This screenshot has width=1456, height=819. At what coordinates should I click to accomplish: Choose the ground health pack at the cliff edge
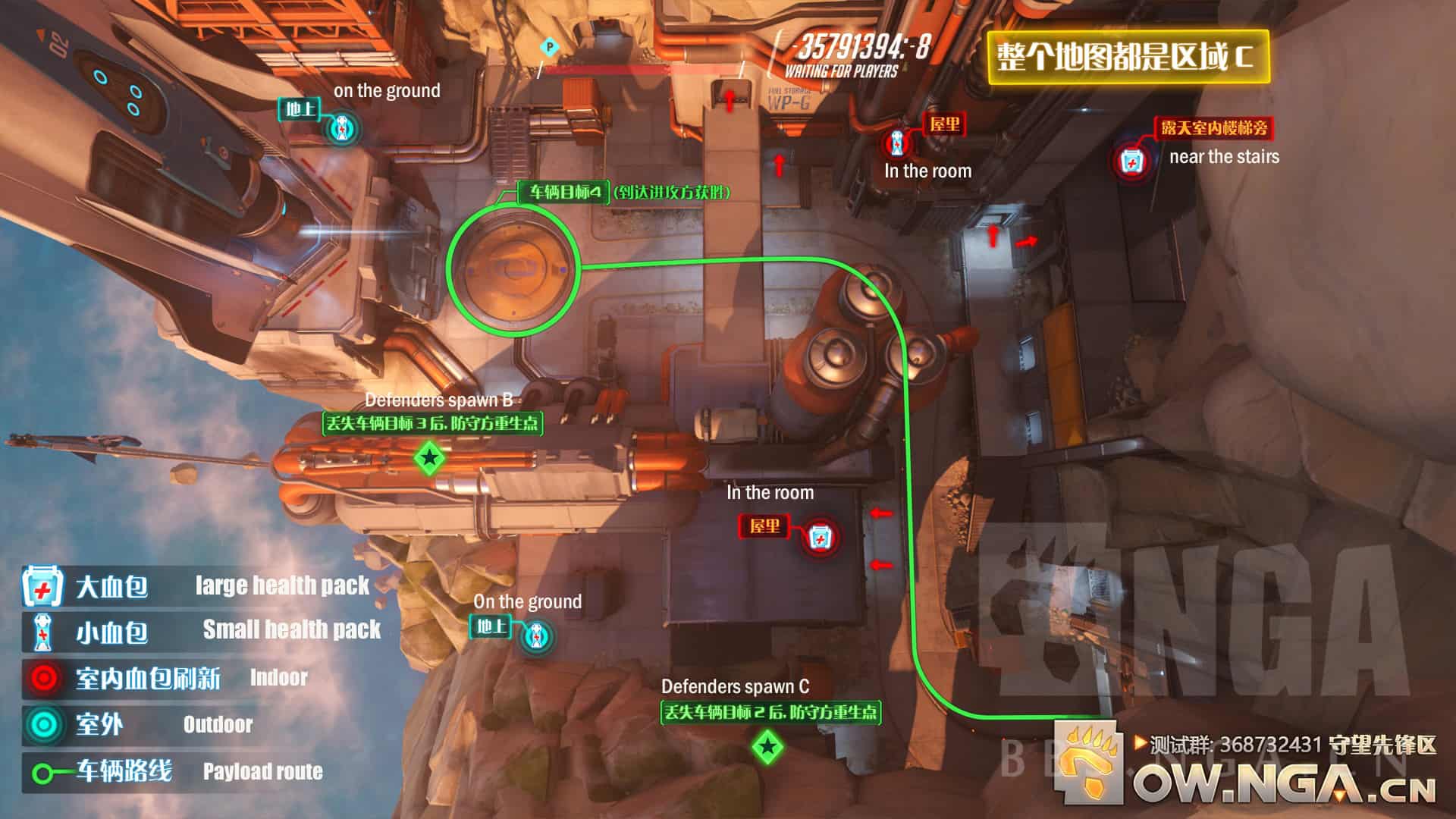pyautogui.click(x=537, y=635)
